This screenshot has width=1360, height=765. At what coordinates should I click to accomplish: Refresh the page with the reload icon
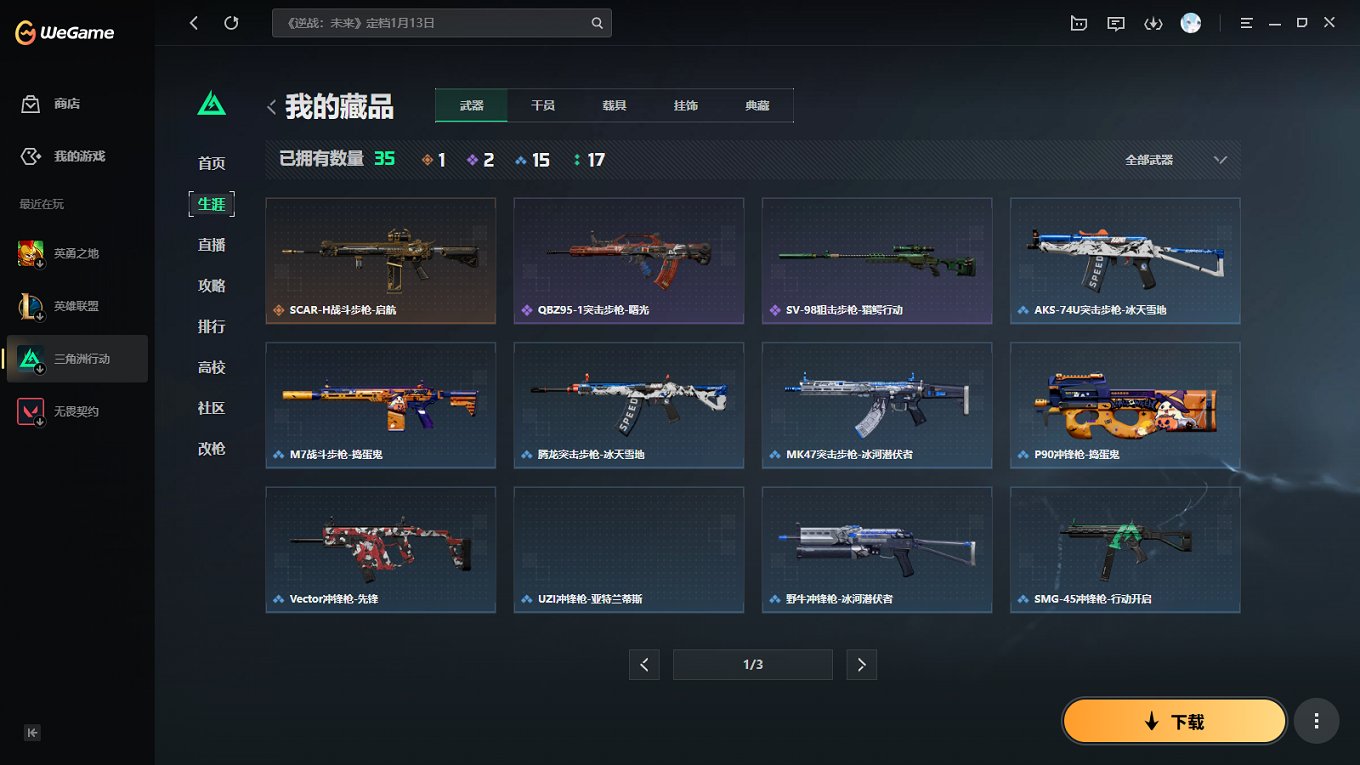click(x=231, y=22)
